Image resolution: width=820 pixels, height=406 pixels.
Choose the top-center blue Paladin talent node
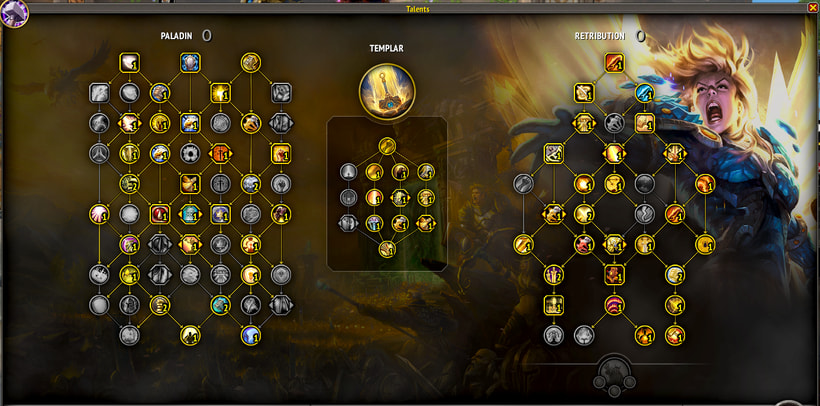[x=190, y=63]
